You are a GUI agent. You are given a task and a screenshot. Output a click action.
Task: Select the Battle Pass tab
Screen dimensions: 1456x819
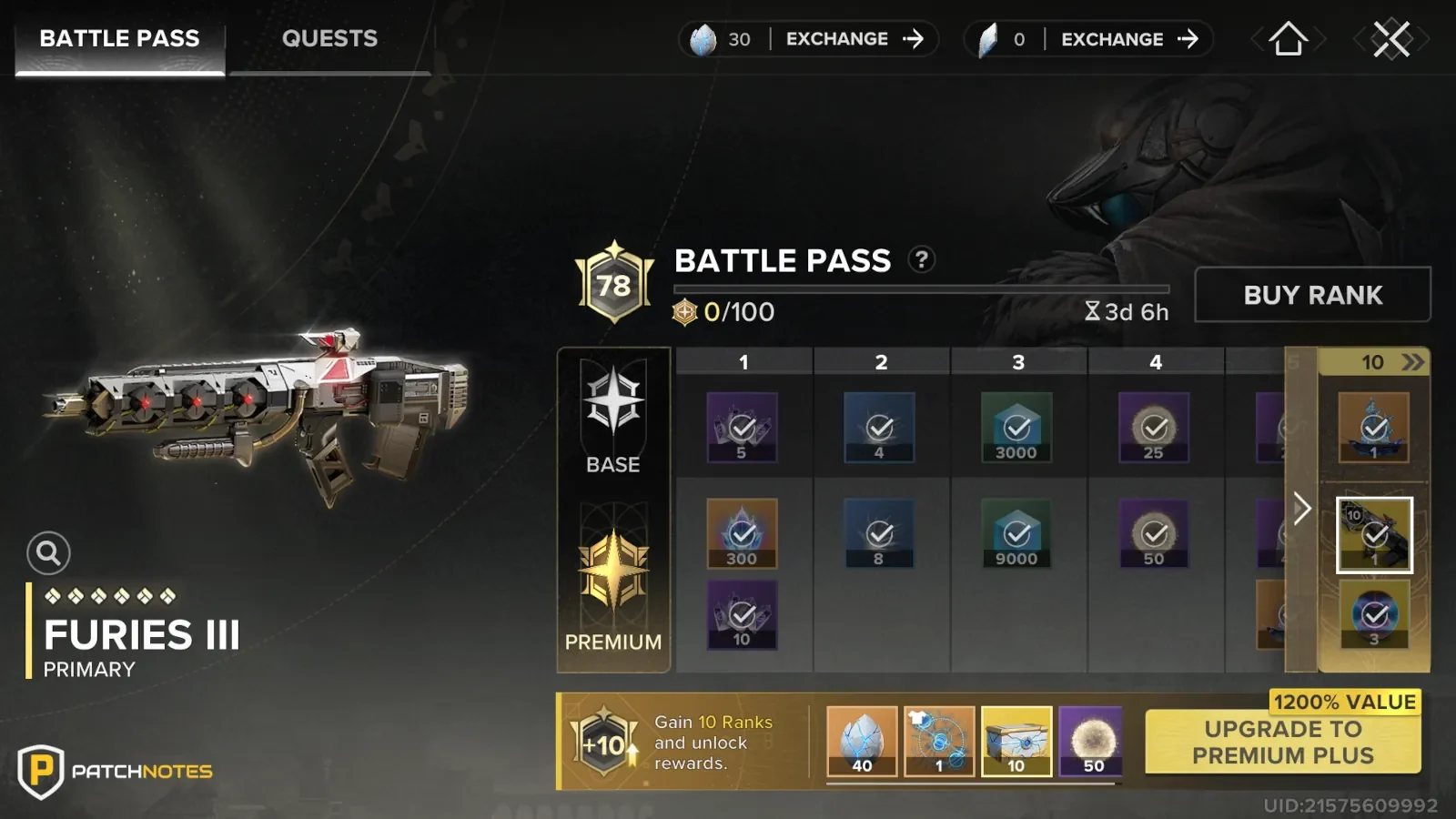[119, 39]
